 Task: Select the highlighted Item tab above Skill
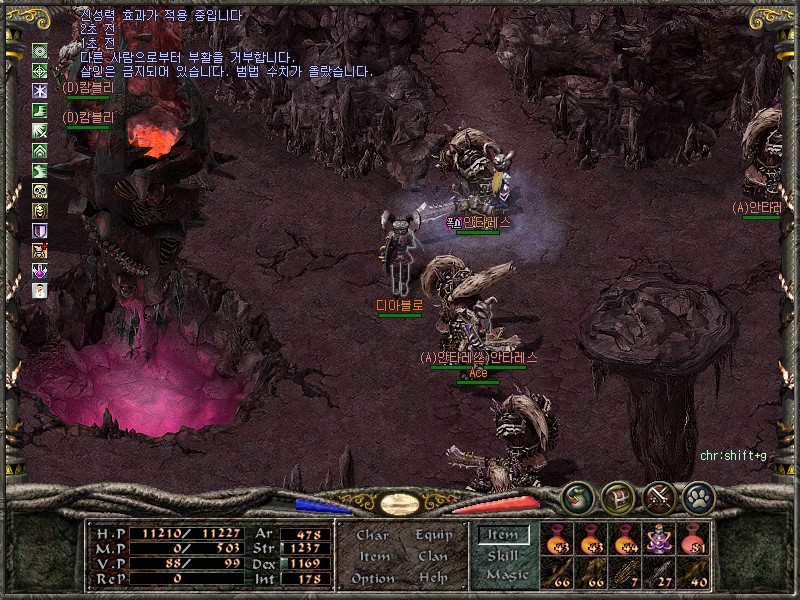pyautogui.click(x=503, y=535)
